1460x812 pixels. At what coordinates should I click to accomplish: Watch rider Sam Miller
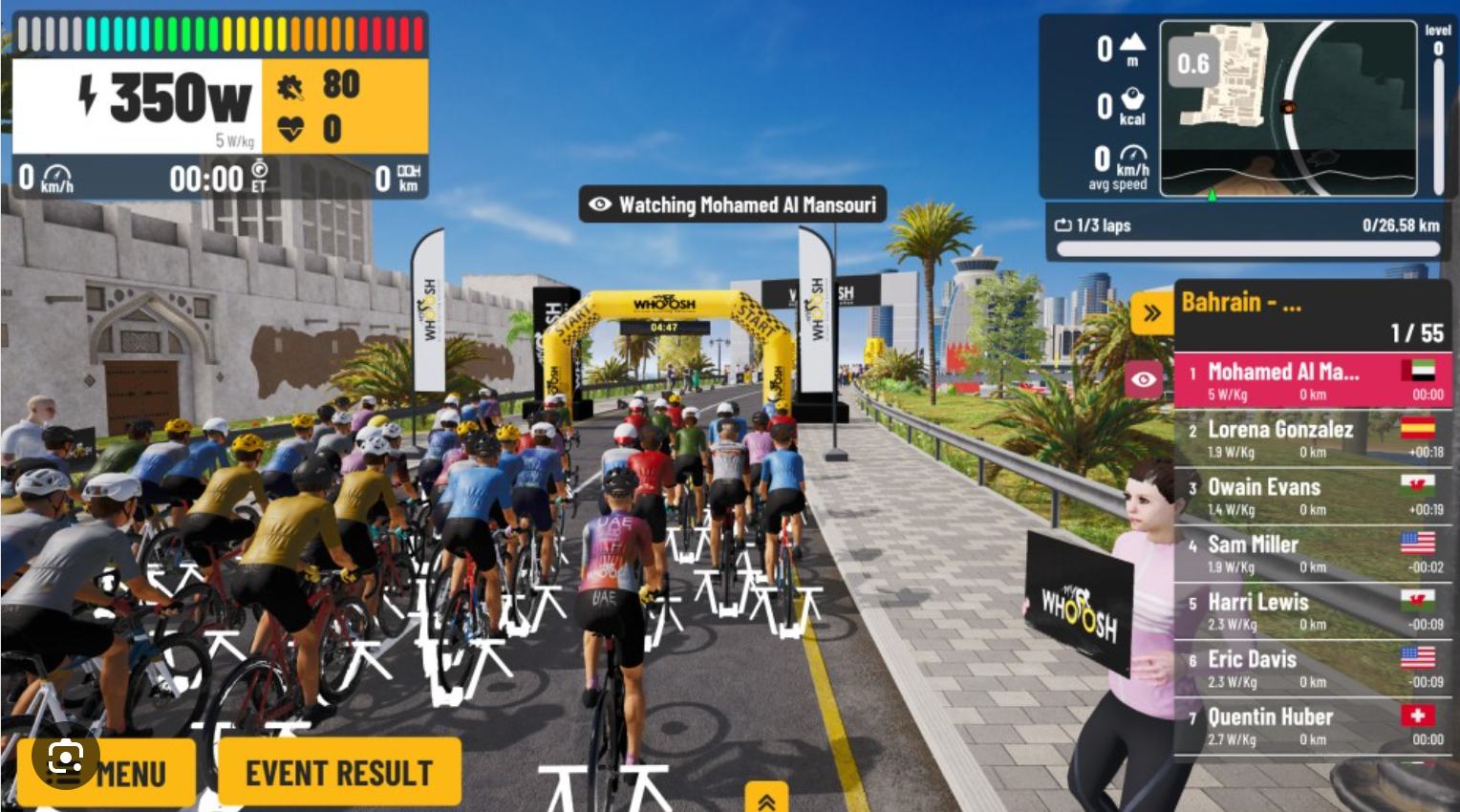[x=1312, y=553]
